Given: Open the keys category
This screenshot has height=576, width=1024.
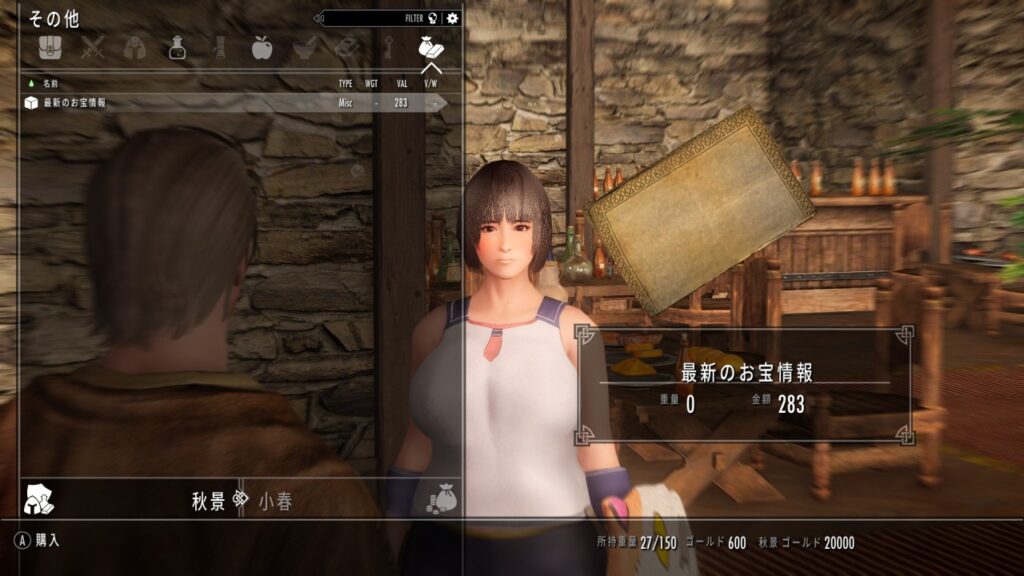Looking at the screenshot, I should click(x=389, y=47).
